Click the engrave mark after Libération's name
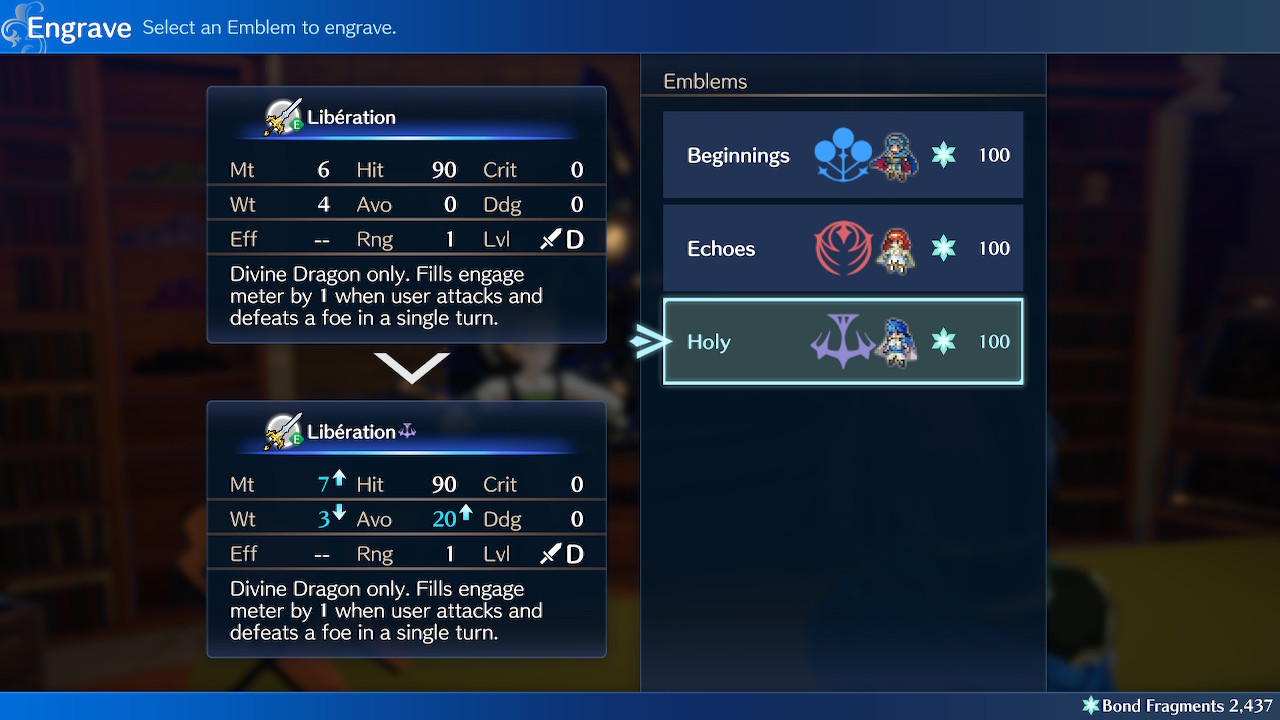This screenshot has width=1280, height=720. [408, 430]
